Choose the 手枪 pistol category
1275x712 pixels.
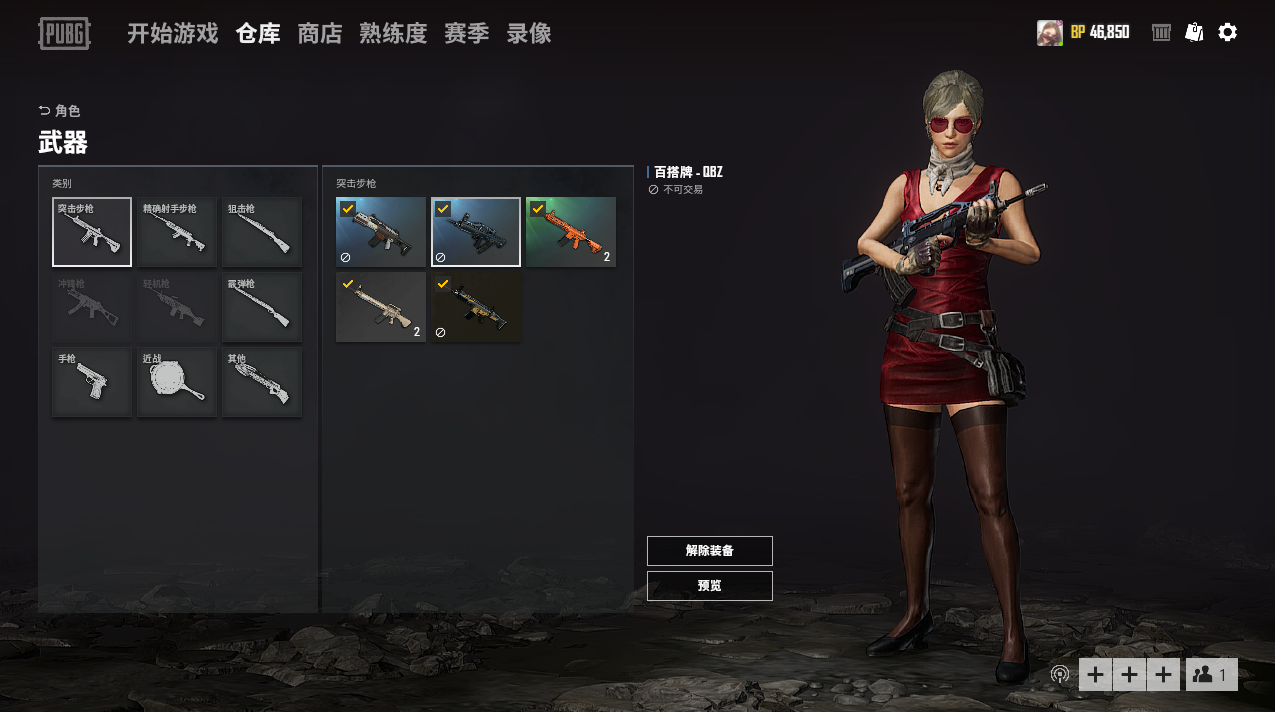[x=92, y=382]
